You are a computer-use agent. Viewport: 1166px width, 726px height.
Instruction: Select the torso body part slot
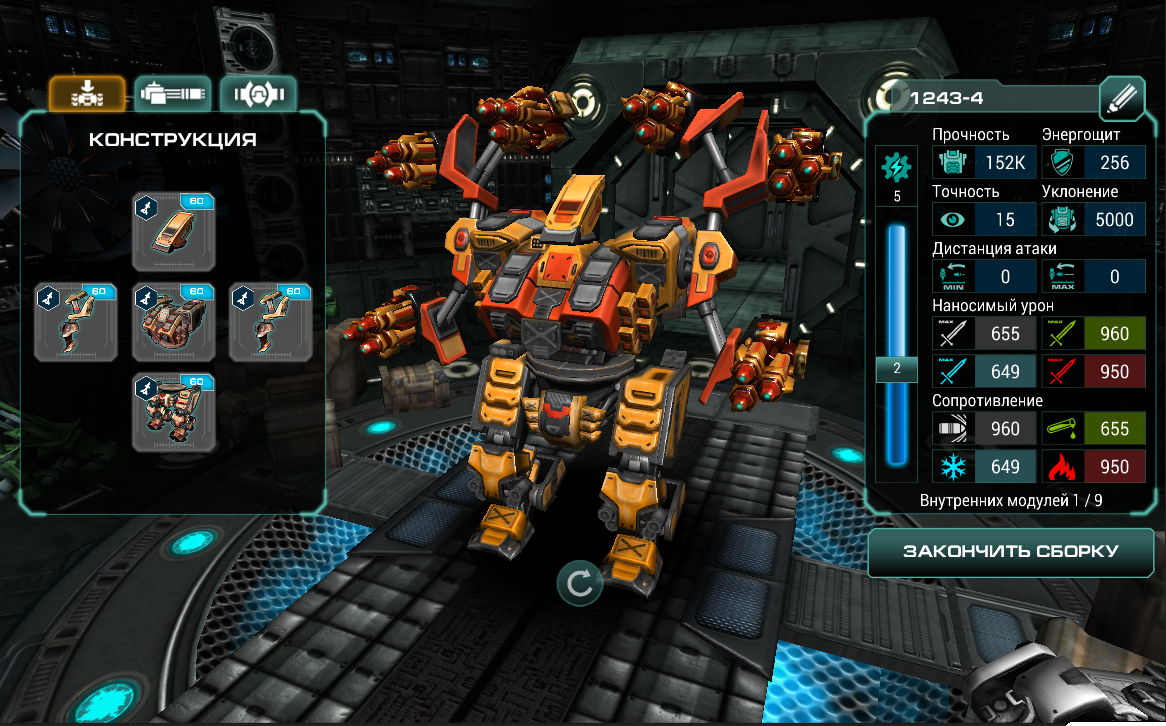173,321
